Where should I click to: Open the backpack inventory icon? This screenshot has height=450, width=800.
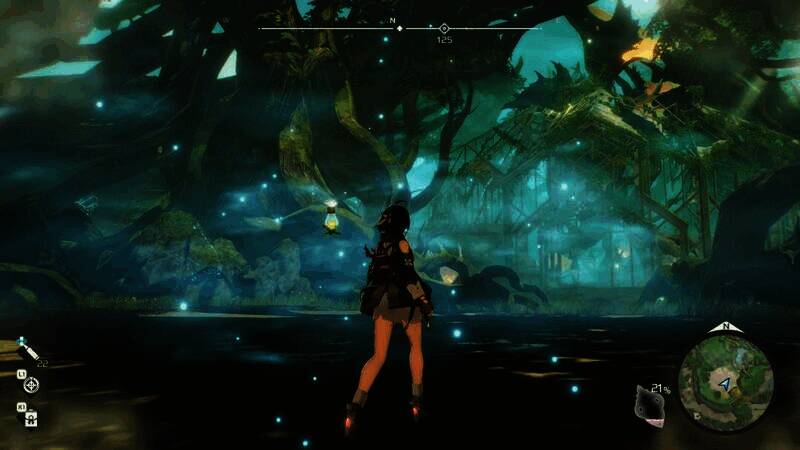[x=31, y=417]
